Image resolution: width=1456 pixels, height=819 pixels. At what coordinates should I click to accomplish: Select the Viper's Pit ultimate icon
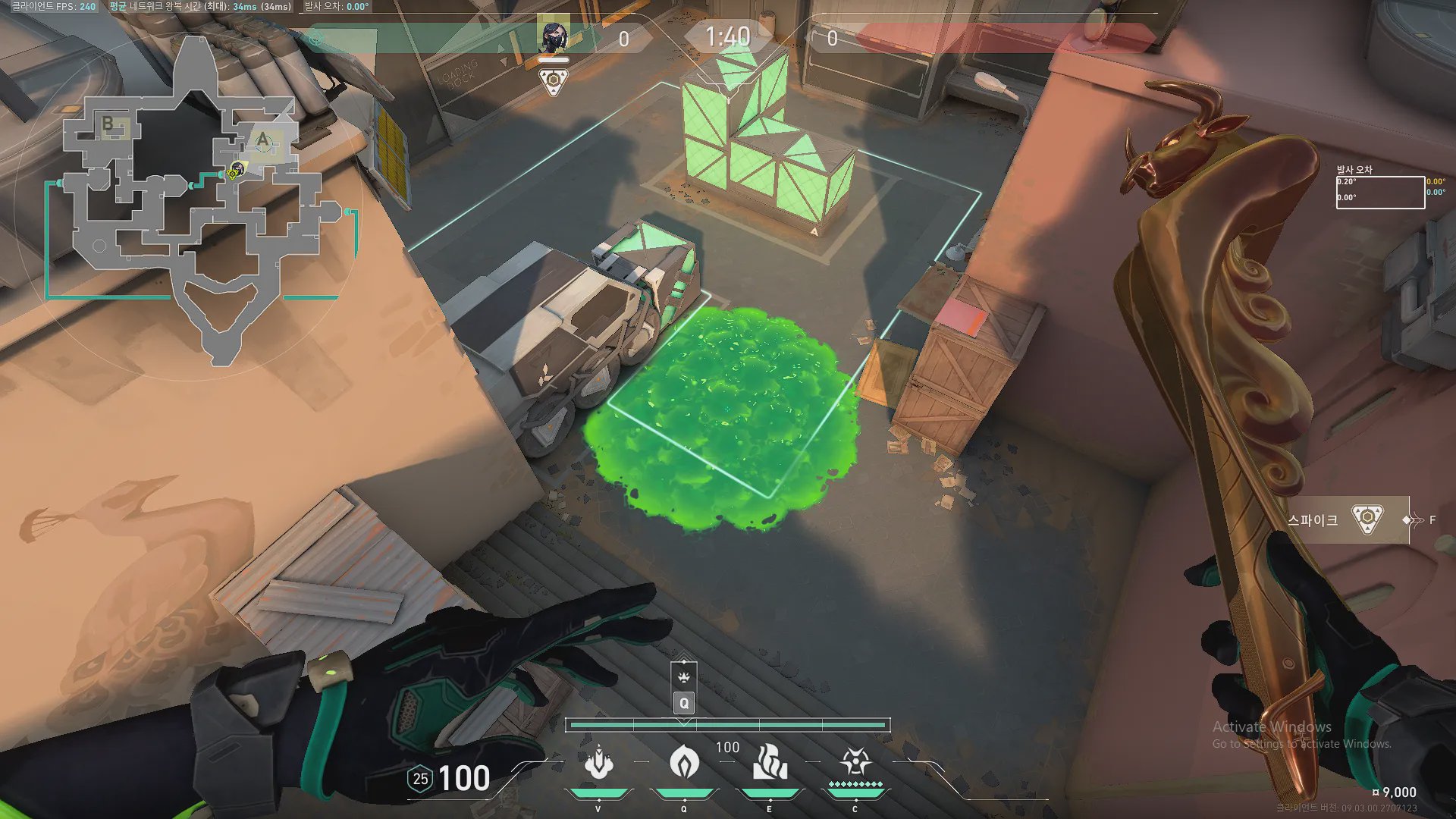855,762
